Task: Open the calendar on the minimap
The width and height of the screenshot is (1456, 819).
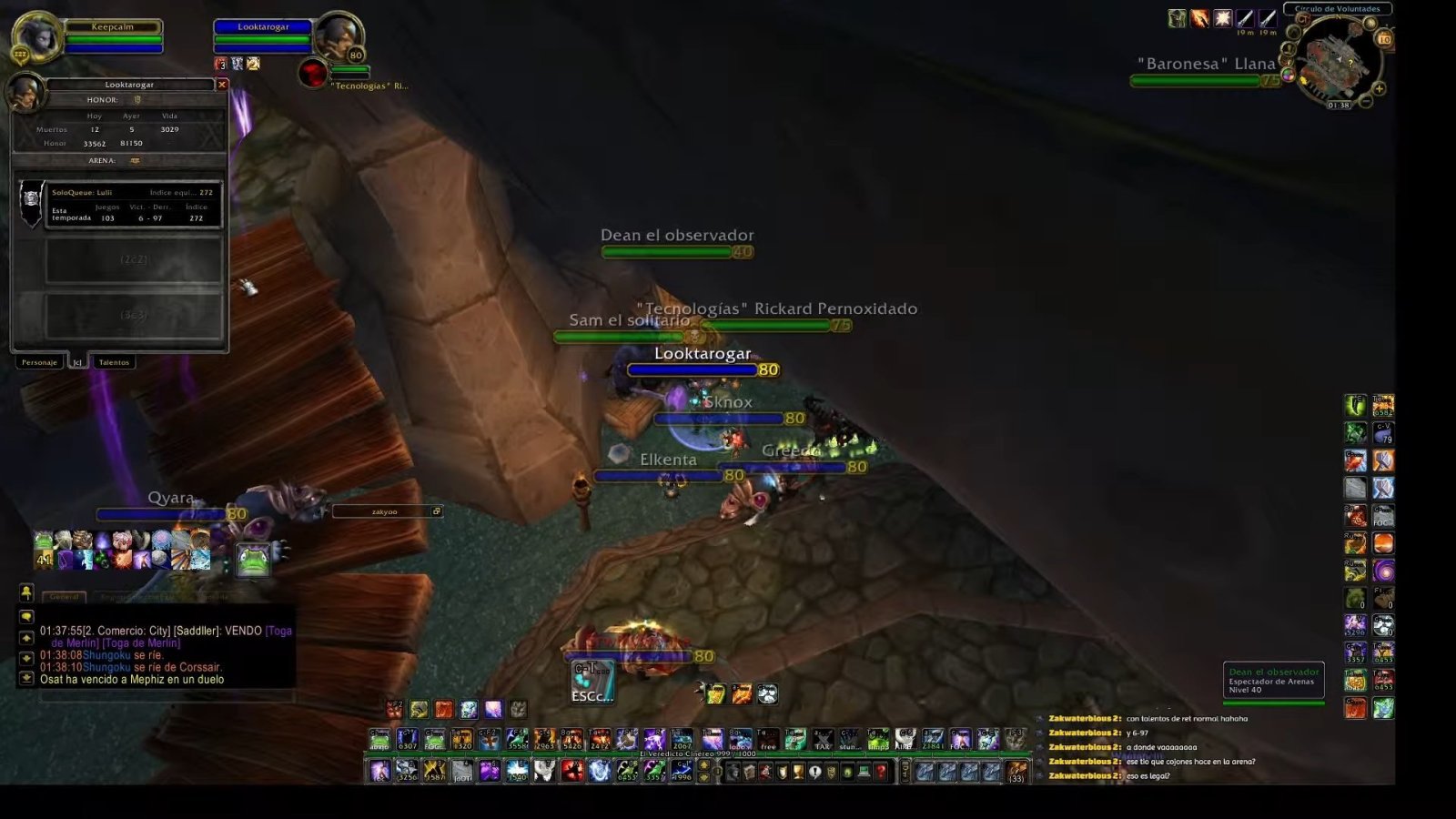Action: [x=1384, y=38]
